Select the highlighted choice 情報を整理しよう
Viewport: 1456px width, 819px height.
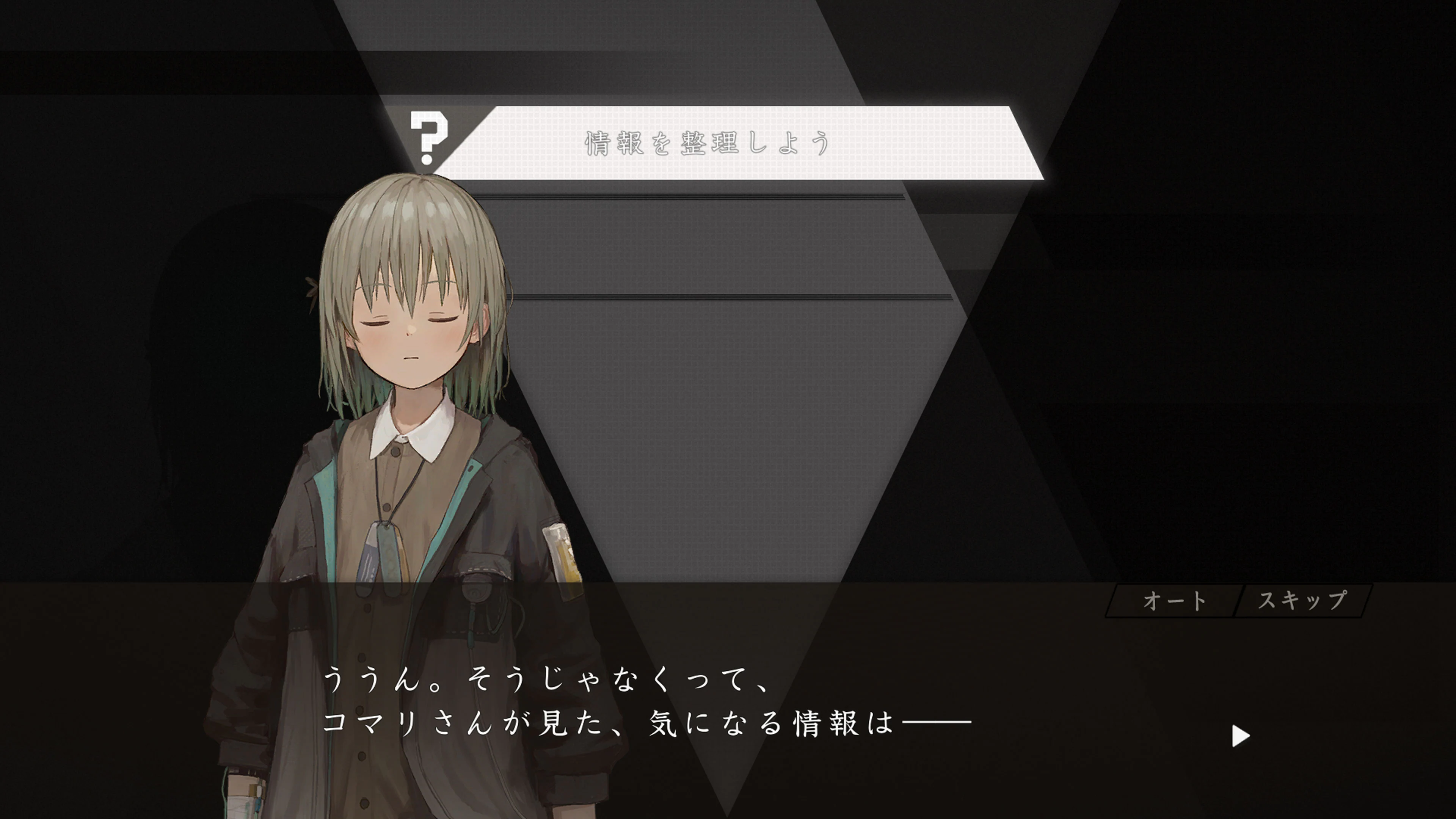click(x=706, y=143)
